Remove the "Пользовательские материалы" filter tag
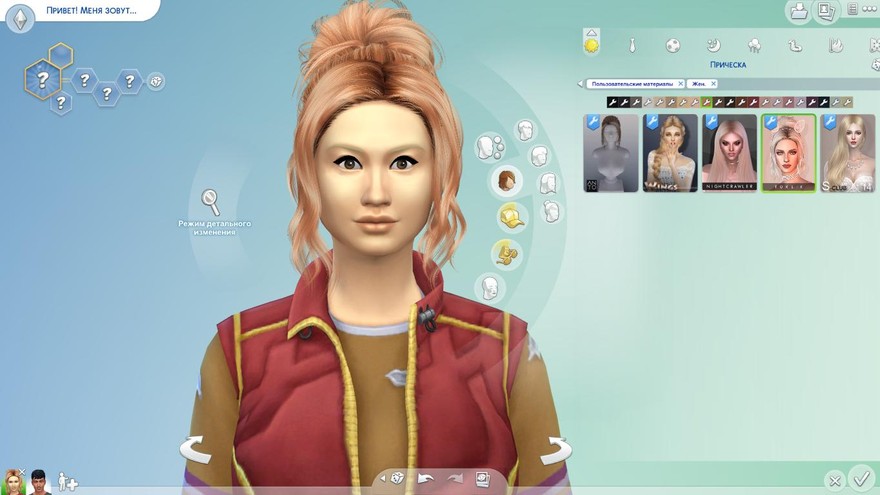Viewport: 880px width, 495px height. point(680,84)
